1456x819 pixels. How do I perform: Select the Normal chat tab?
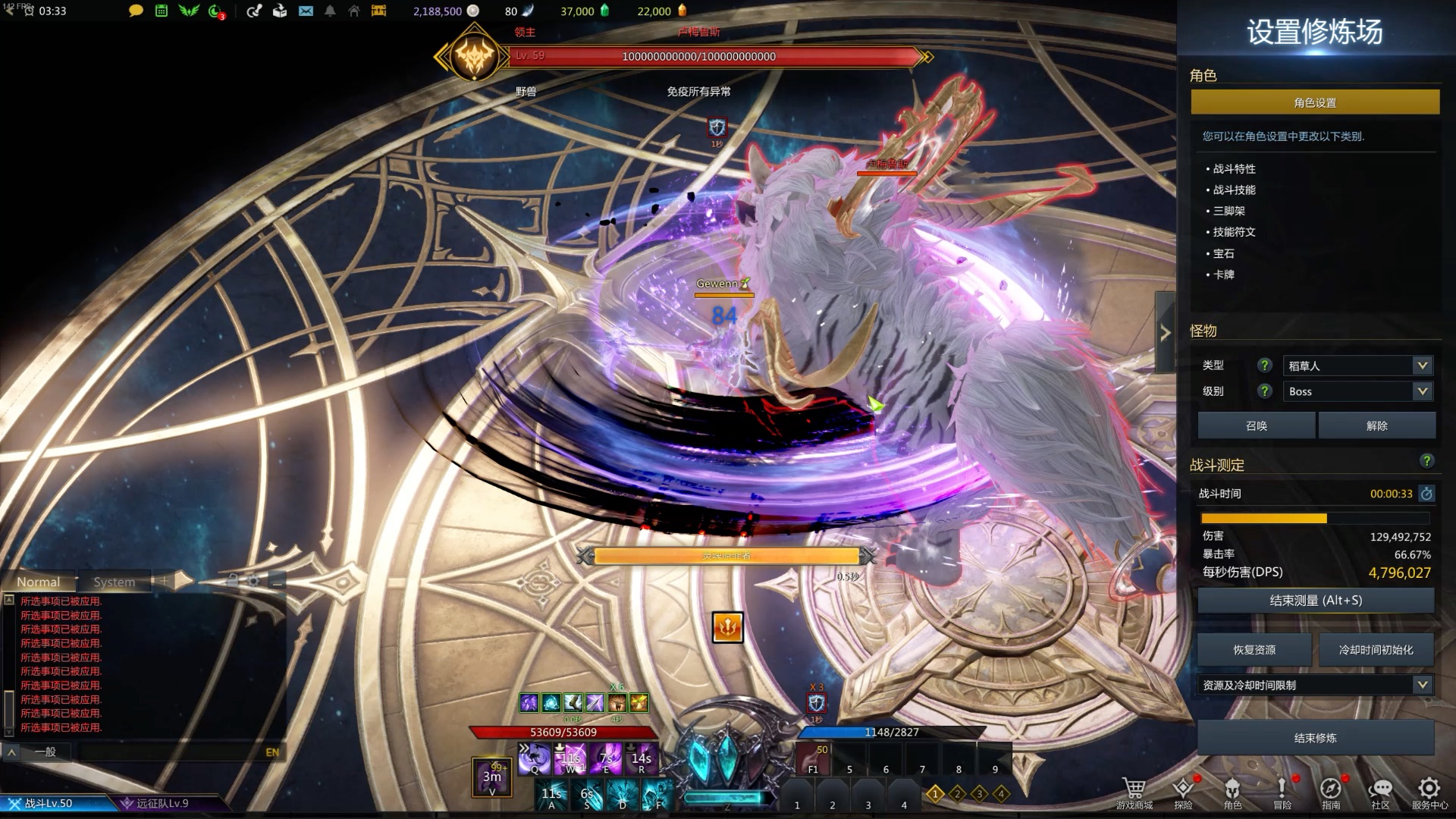pos(39,582)
